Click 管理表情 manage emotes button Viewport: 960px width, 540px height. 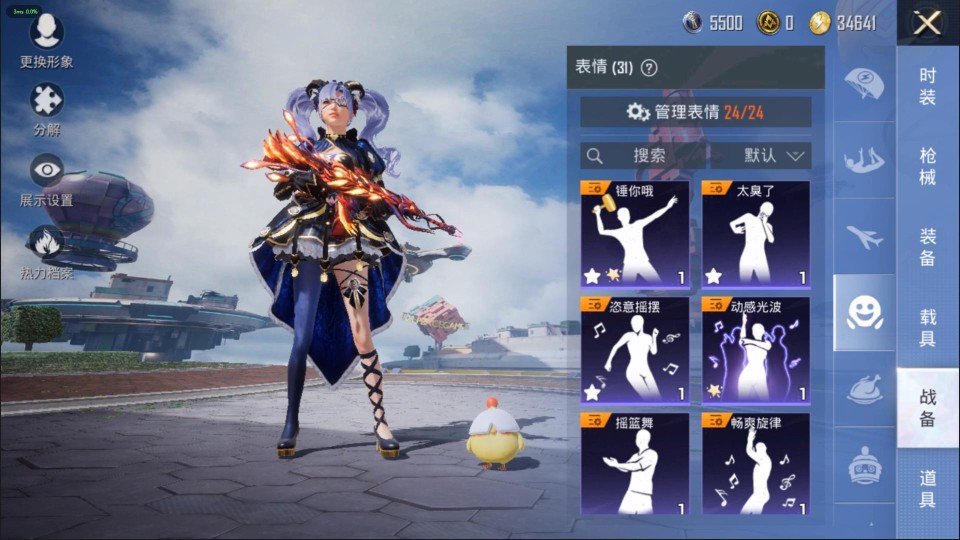click(x=696, y=112)
